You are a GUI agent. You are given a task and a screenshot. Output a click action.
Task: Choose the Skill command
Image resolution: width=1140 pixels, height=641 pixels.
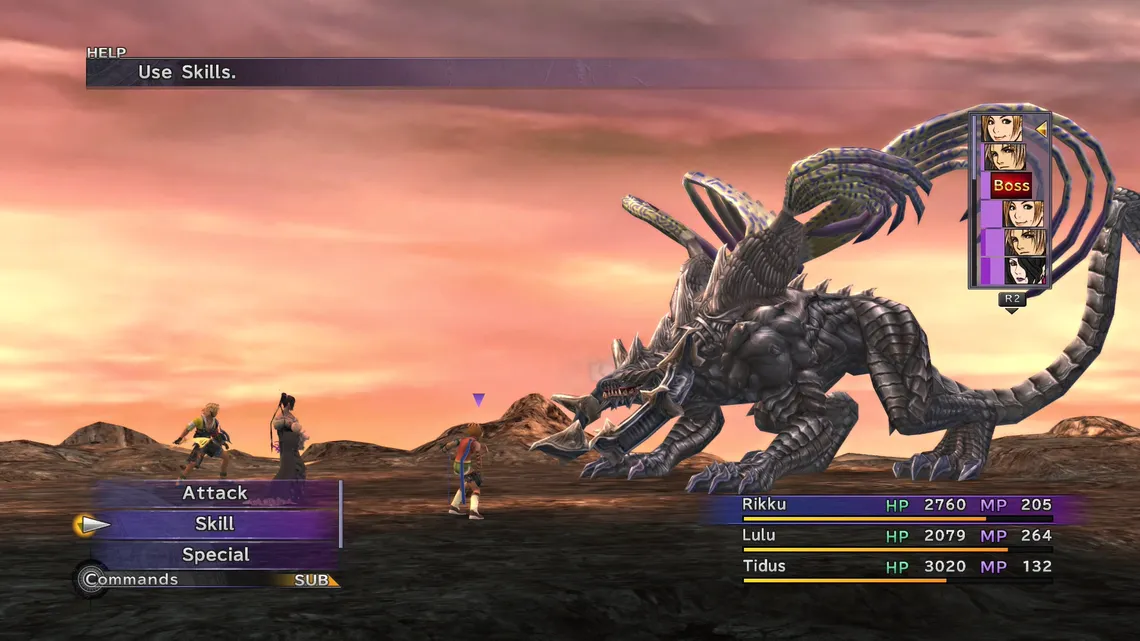point(215,524)
